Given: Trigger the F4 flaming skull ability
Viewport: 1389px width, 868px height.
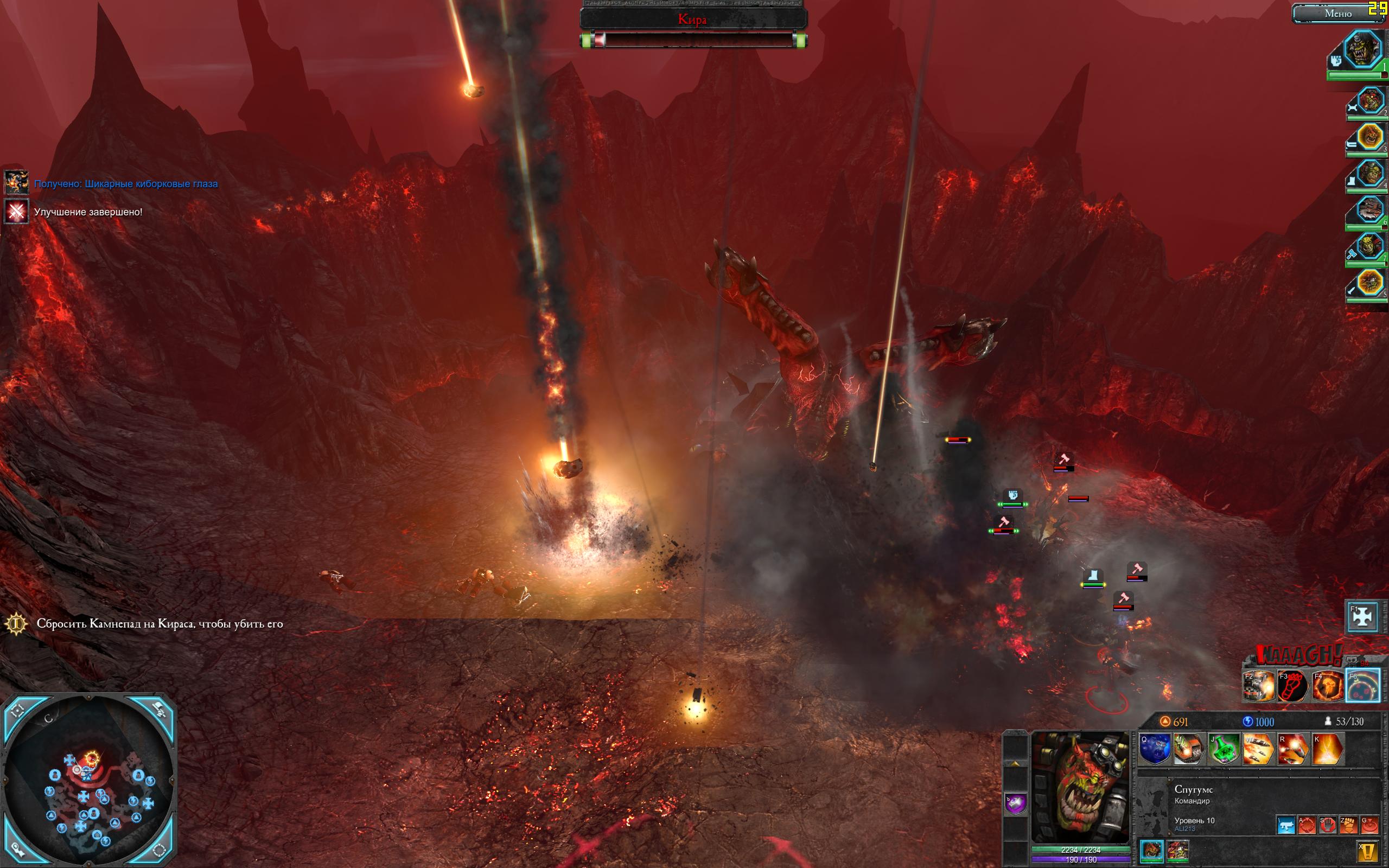Looking at the screenshot, I should (x=1328, y=686).
